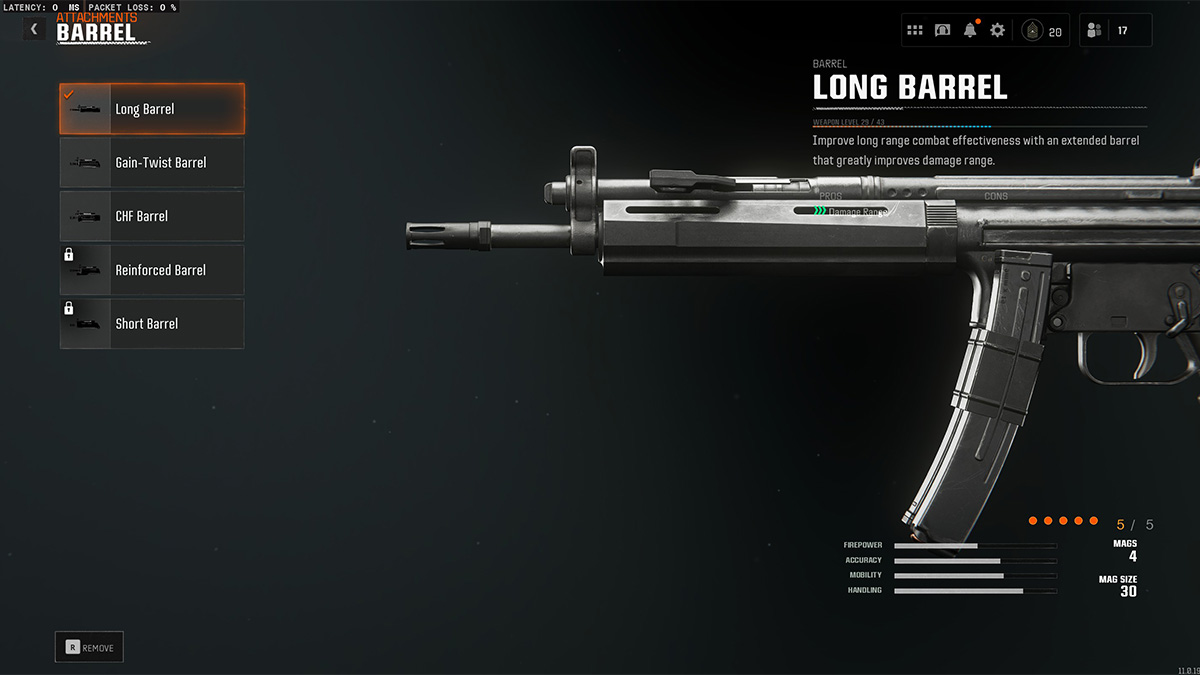Viewport: 1200px width, 675px height.
Task: Choose the Gain-Twist Barrel option
Action: coord(152,163)
